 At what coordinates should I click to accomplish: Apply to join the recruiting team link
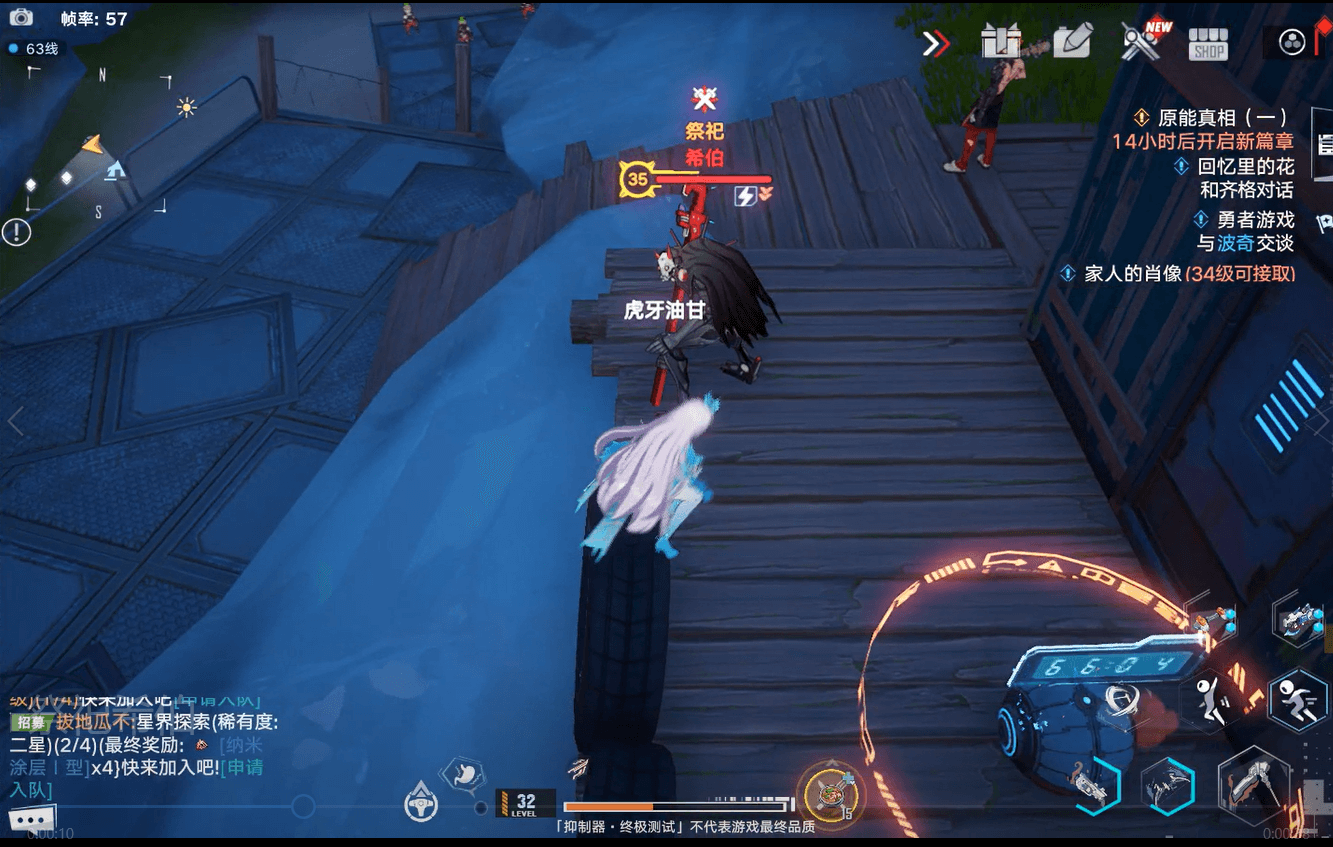pyautogui.click(x=240, y=768)
